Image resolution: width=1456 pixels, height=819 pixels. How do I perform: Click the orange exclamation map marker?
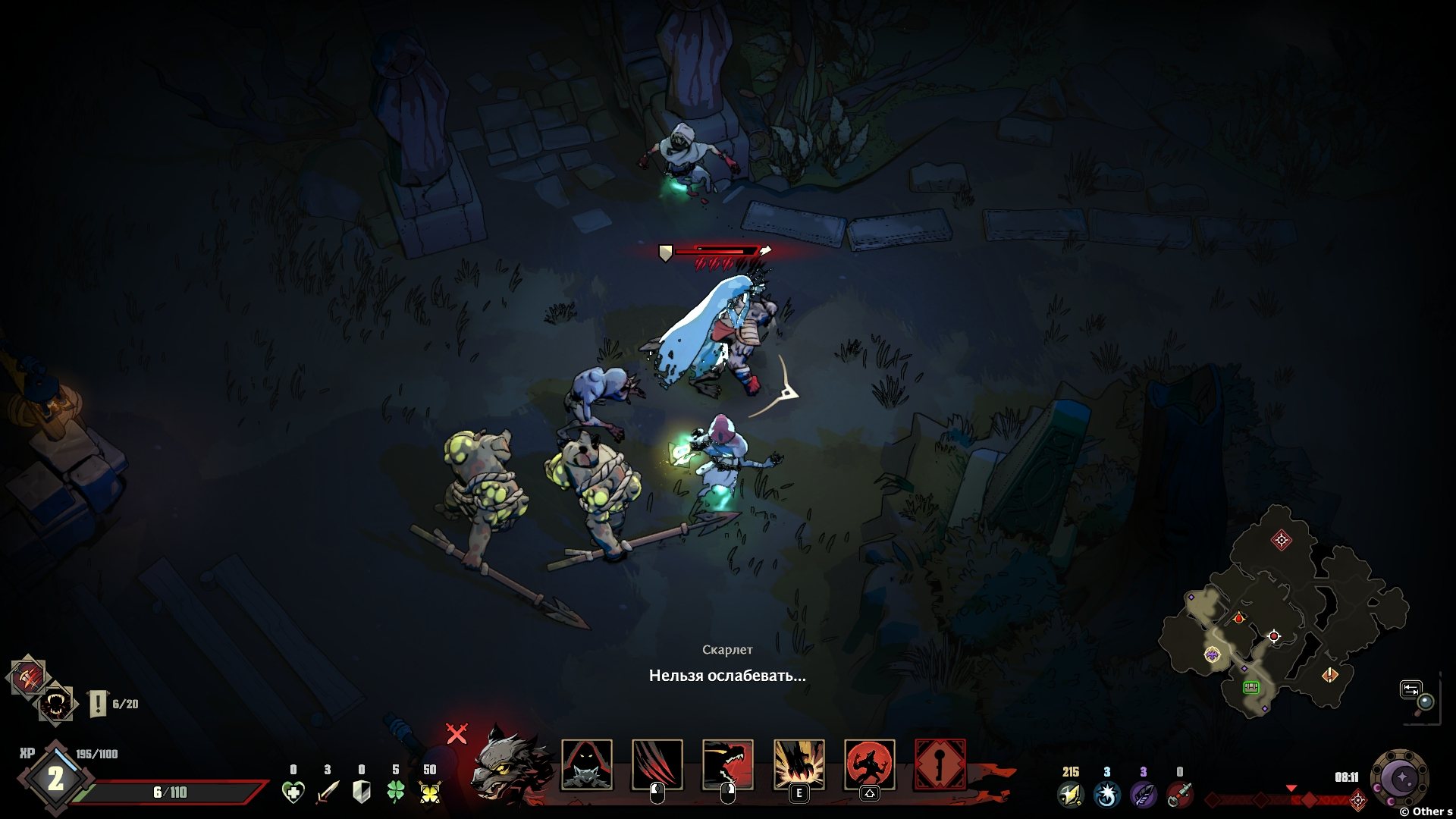point(1329,675)
